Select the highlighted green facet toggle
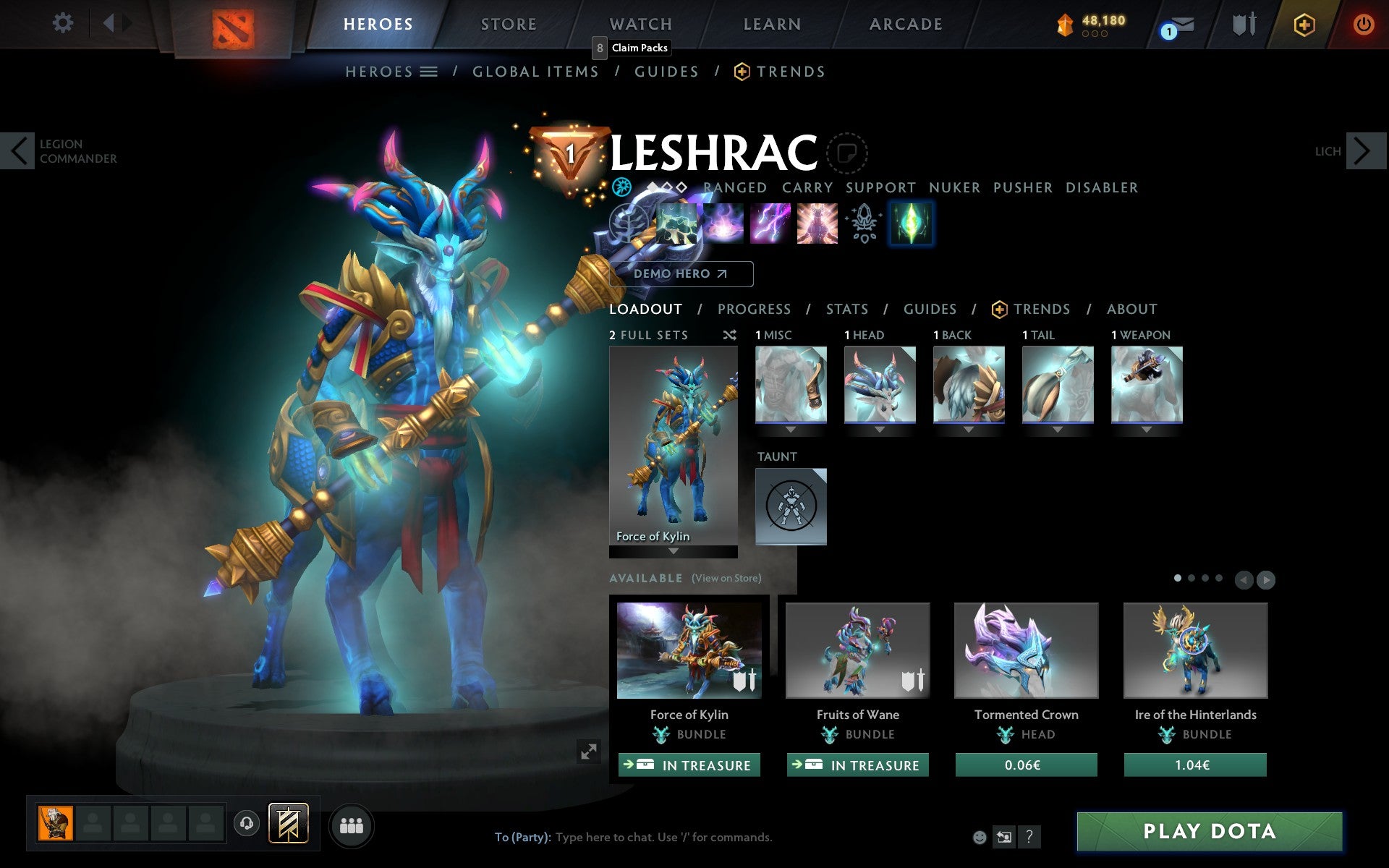This screenshot has height=868, width=1389. click(911, 223)
